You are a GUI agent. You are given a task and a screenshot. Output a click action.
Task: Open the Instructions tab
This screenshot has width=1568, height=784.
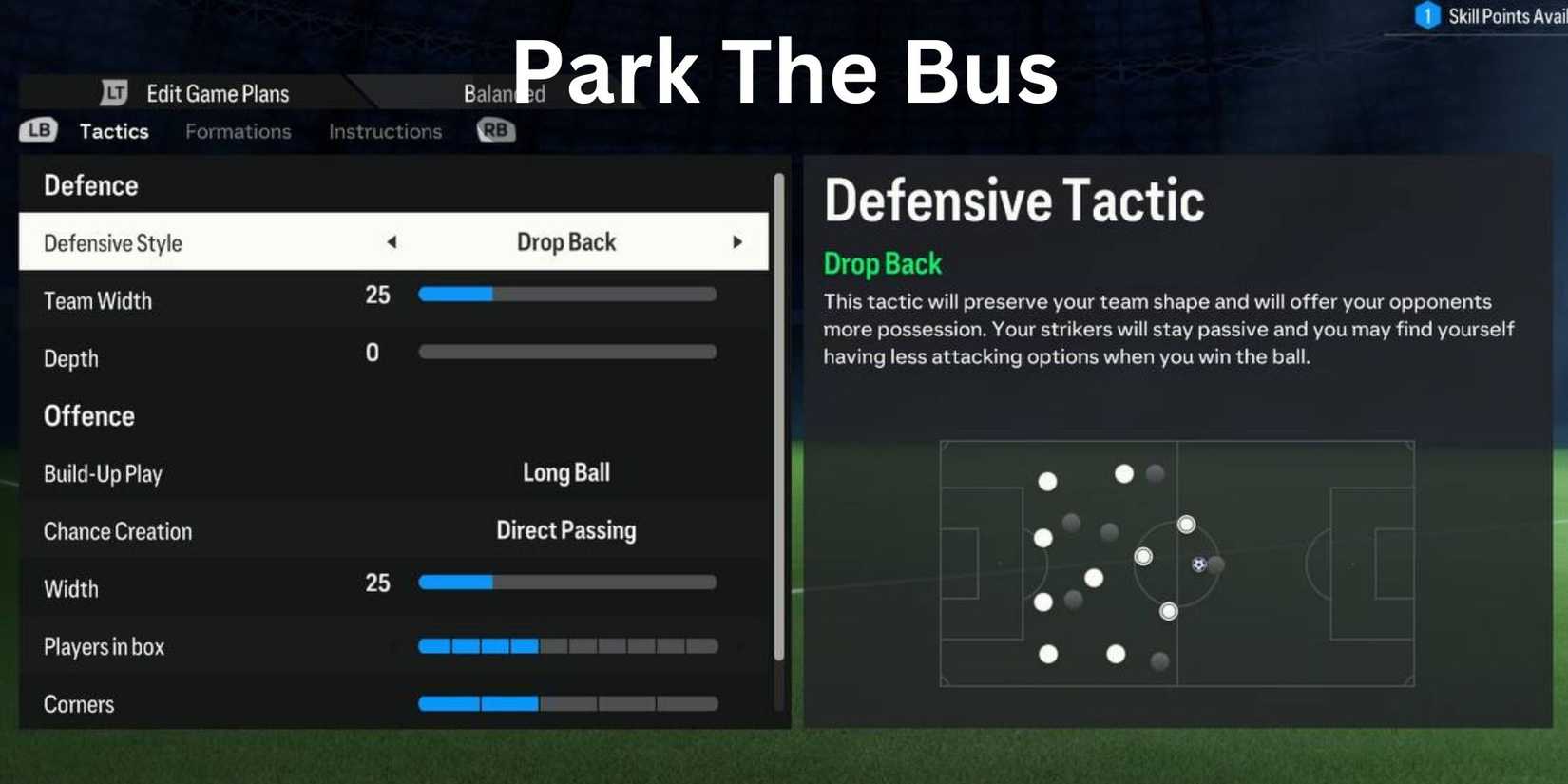[384, 130]
